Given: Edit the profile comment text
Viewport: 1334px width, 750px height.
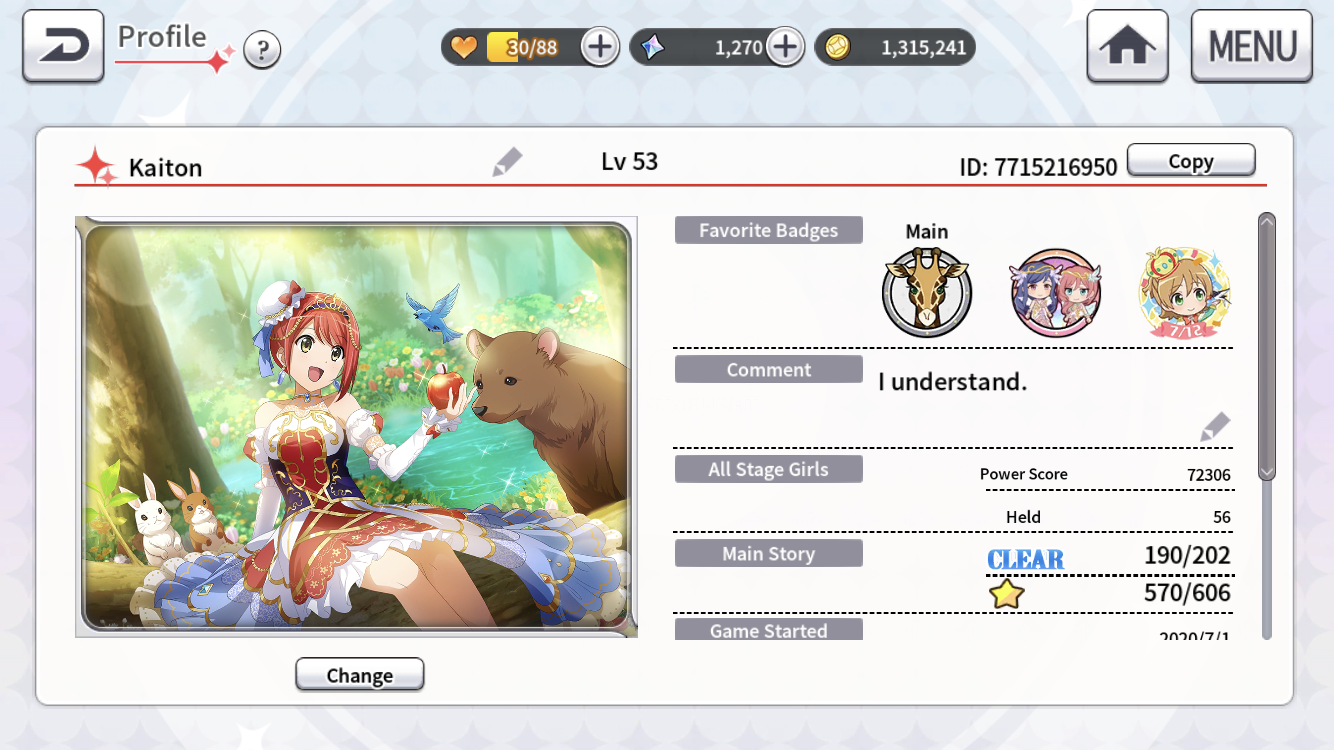Looking at the screenshot, I should click(x=1214, y=427).
